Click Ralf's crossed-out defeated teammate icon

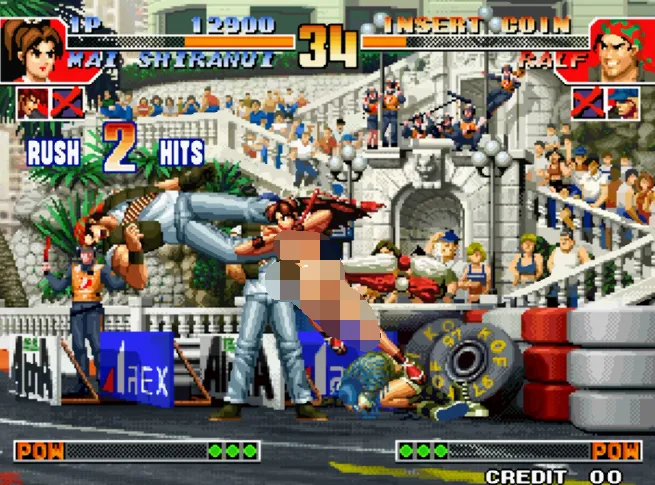(x=588, y=103)
